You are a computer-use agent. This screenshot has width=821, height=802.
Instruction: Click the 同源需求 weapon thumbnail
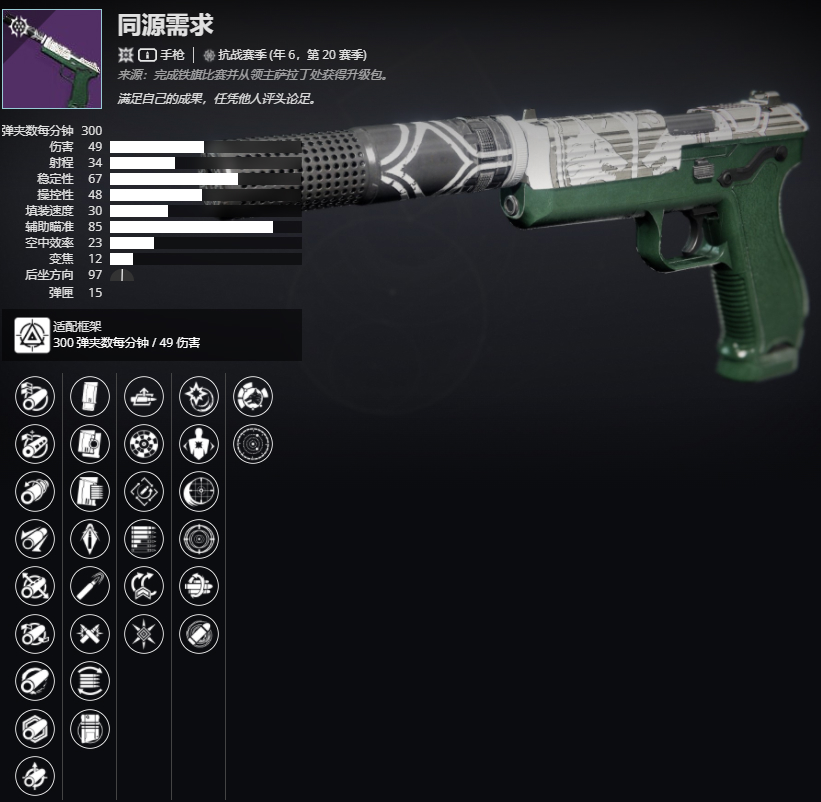(52, 58)
